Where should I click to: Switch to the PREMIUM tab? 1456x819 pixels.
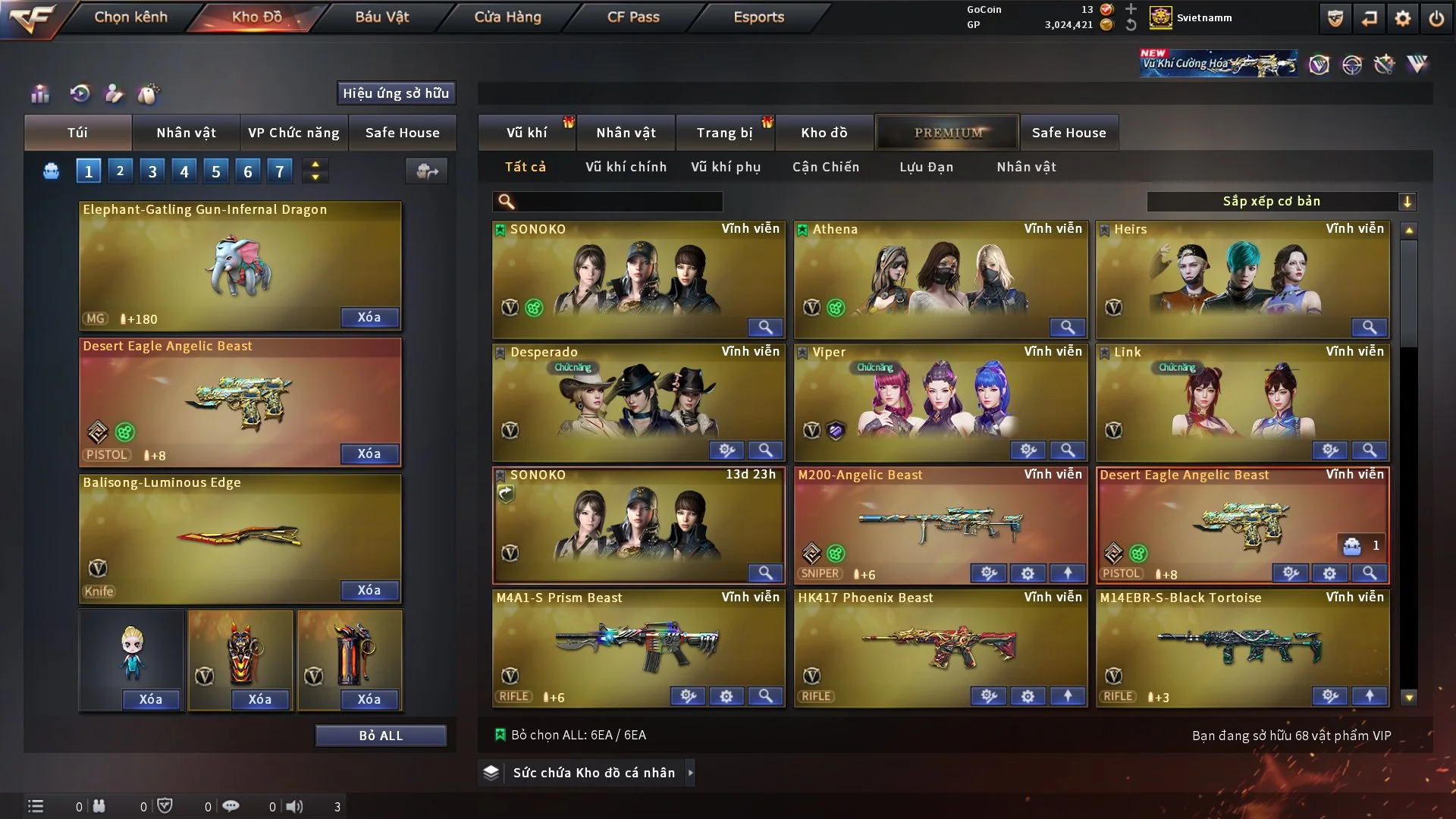948,133
